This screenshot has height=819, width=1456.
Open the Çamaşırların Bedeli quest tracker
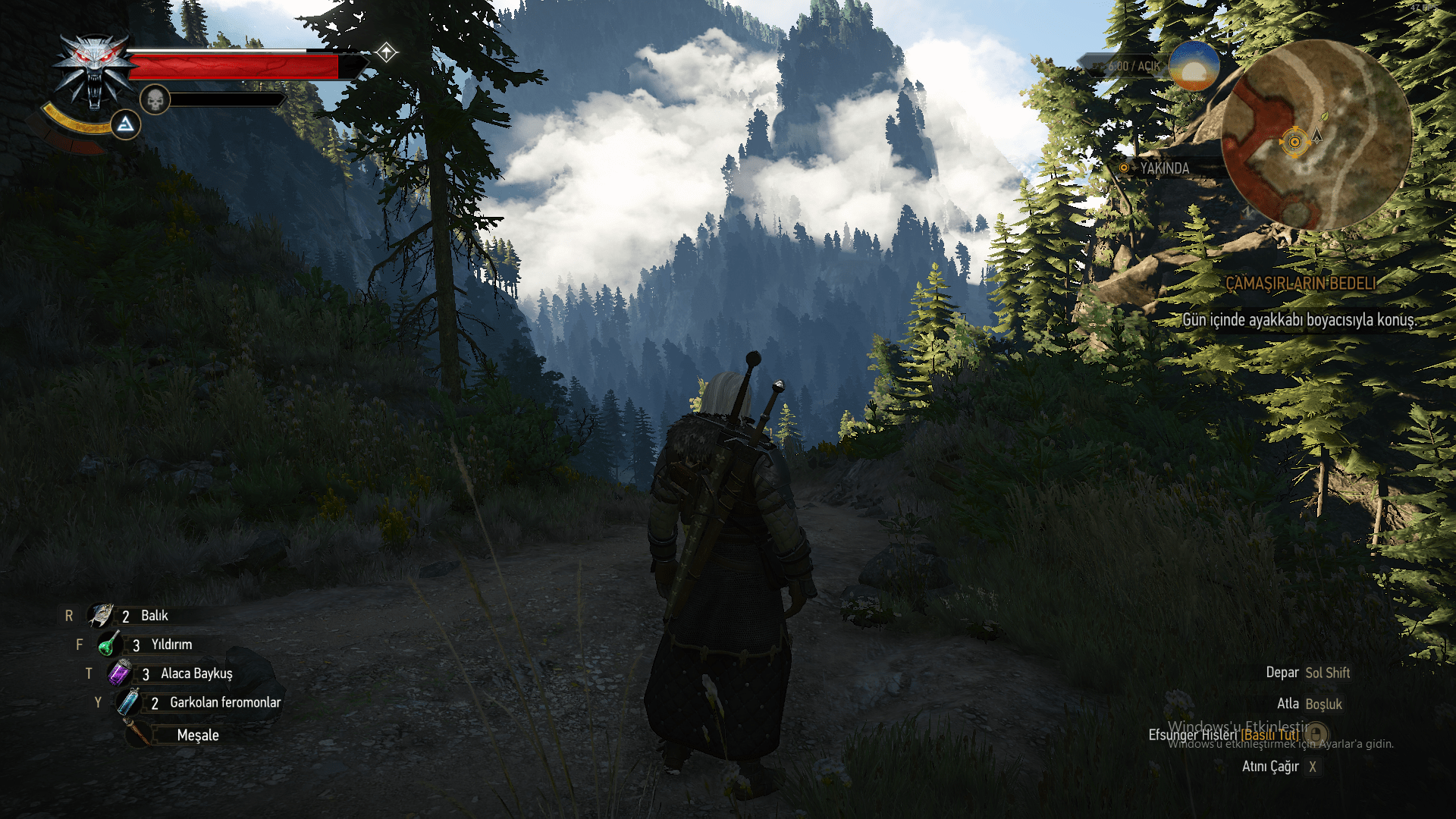(x=1301, y=284)
